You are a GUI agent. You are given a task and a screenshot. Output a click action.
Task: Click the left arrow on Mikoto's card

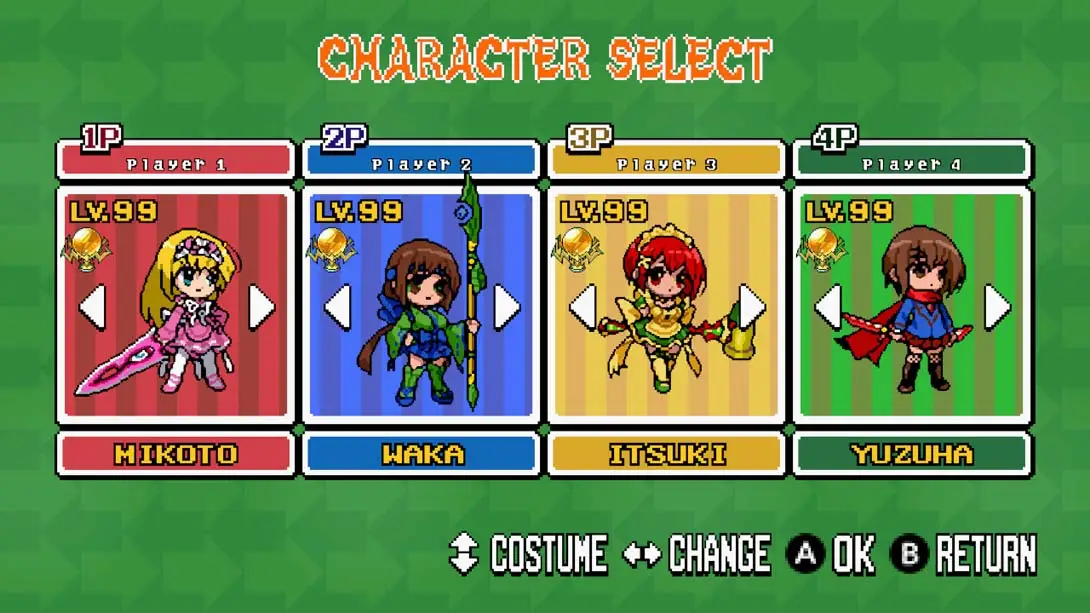(92, 307)
